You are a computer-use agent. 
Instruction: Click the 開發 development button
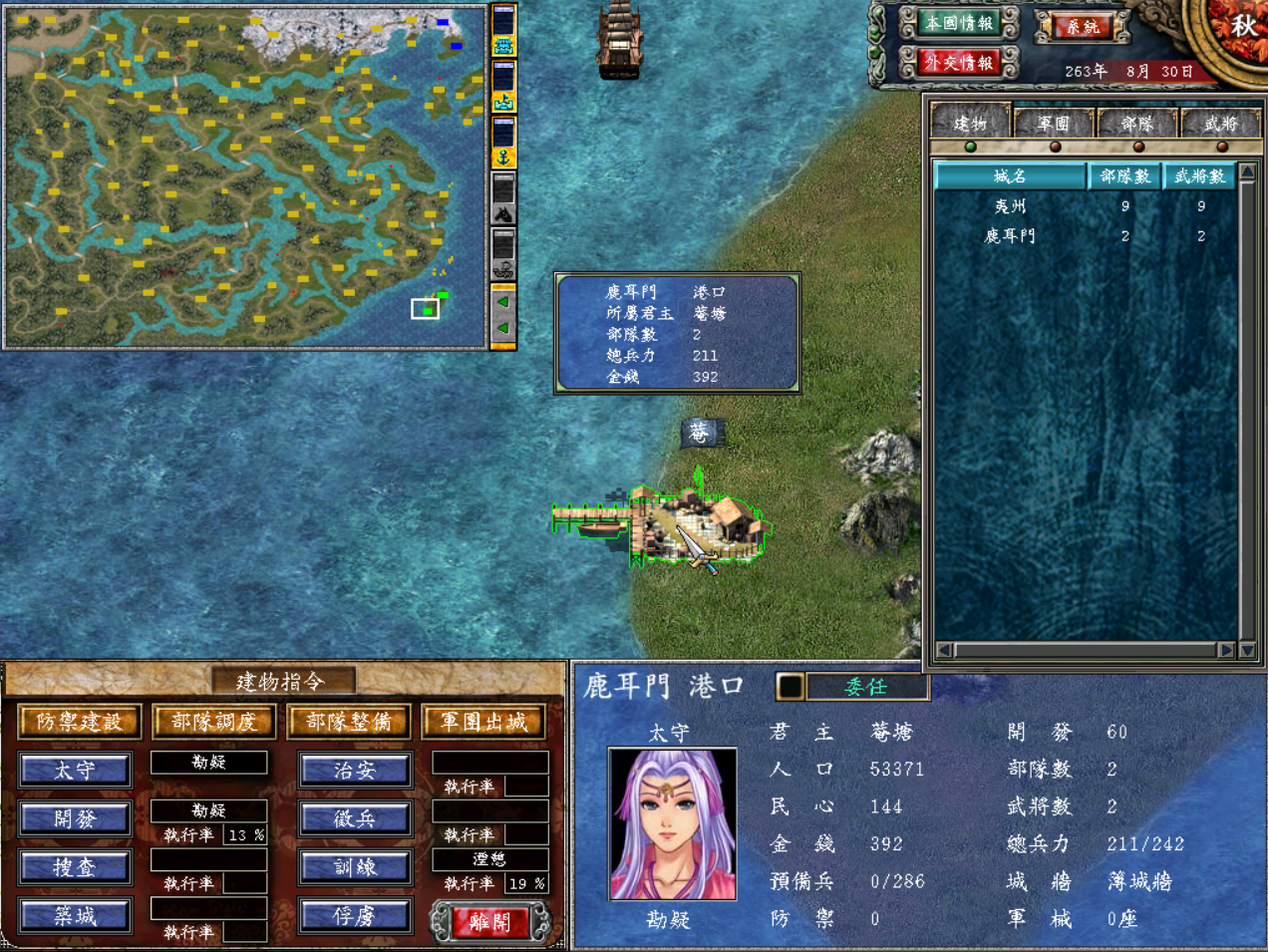(75, 819)
